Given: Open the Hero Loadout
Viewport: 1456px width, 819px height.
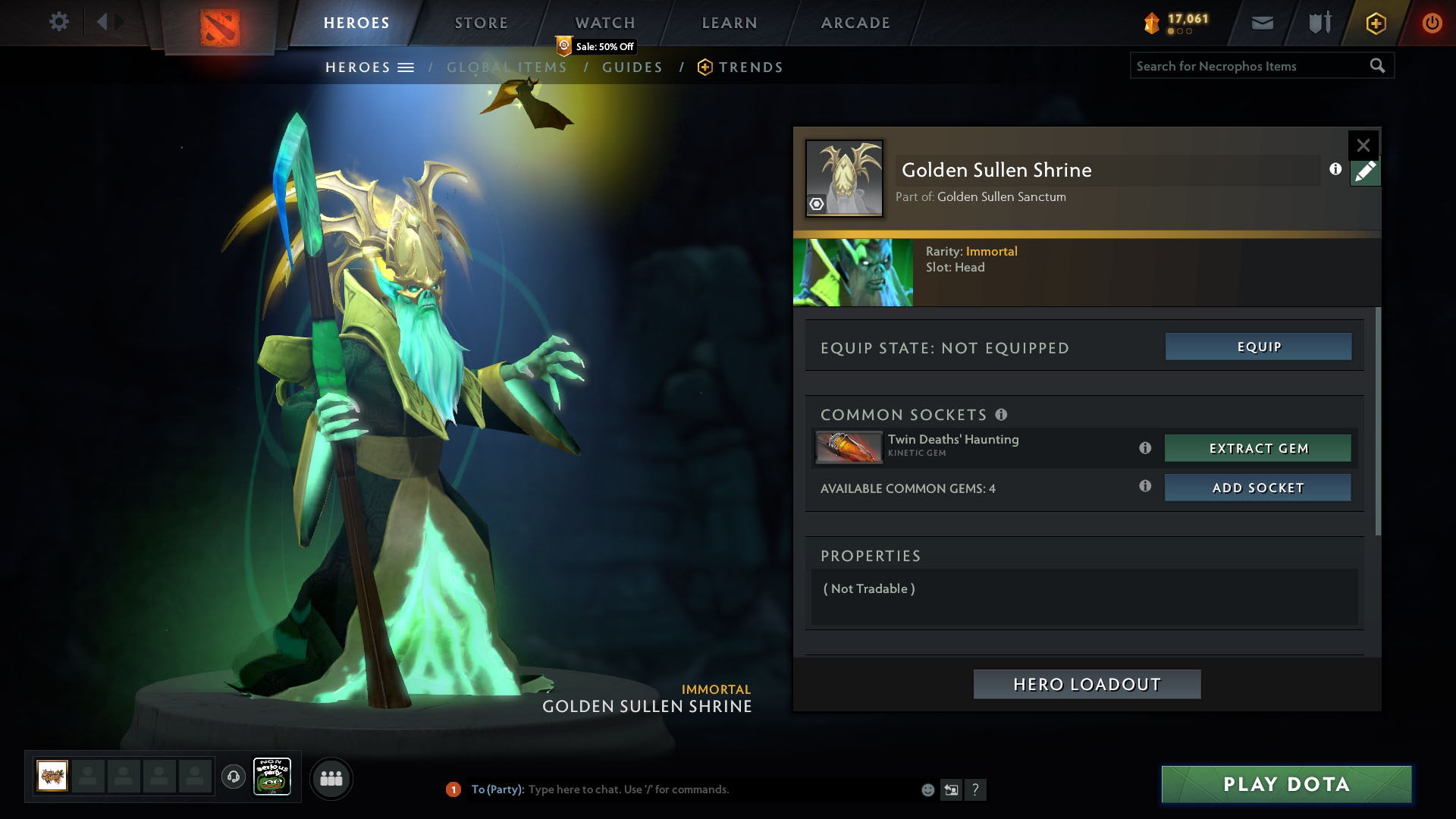Looking at the screenshot, I should (1087, 684).
